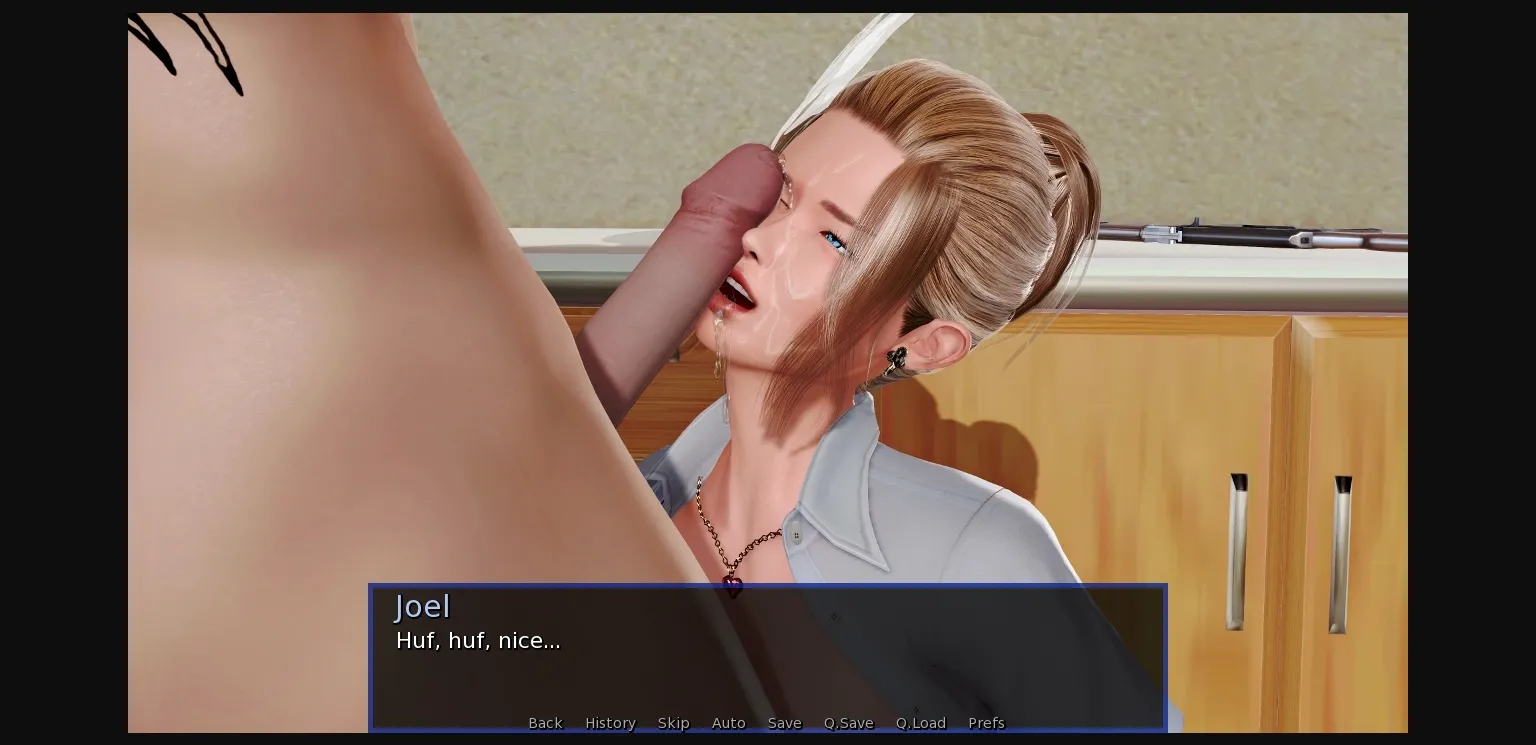Click Joel's name label above the dialogue

tap(422, 606)
